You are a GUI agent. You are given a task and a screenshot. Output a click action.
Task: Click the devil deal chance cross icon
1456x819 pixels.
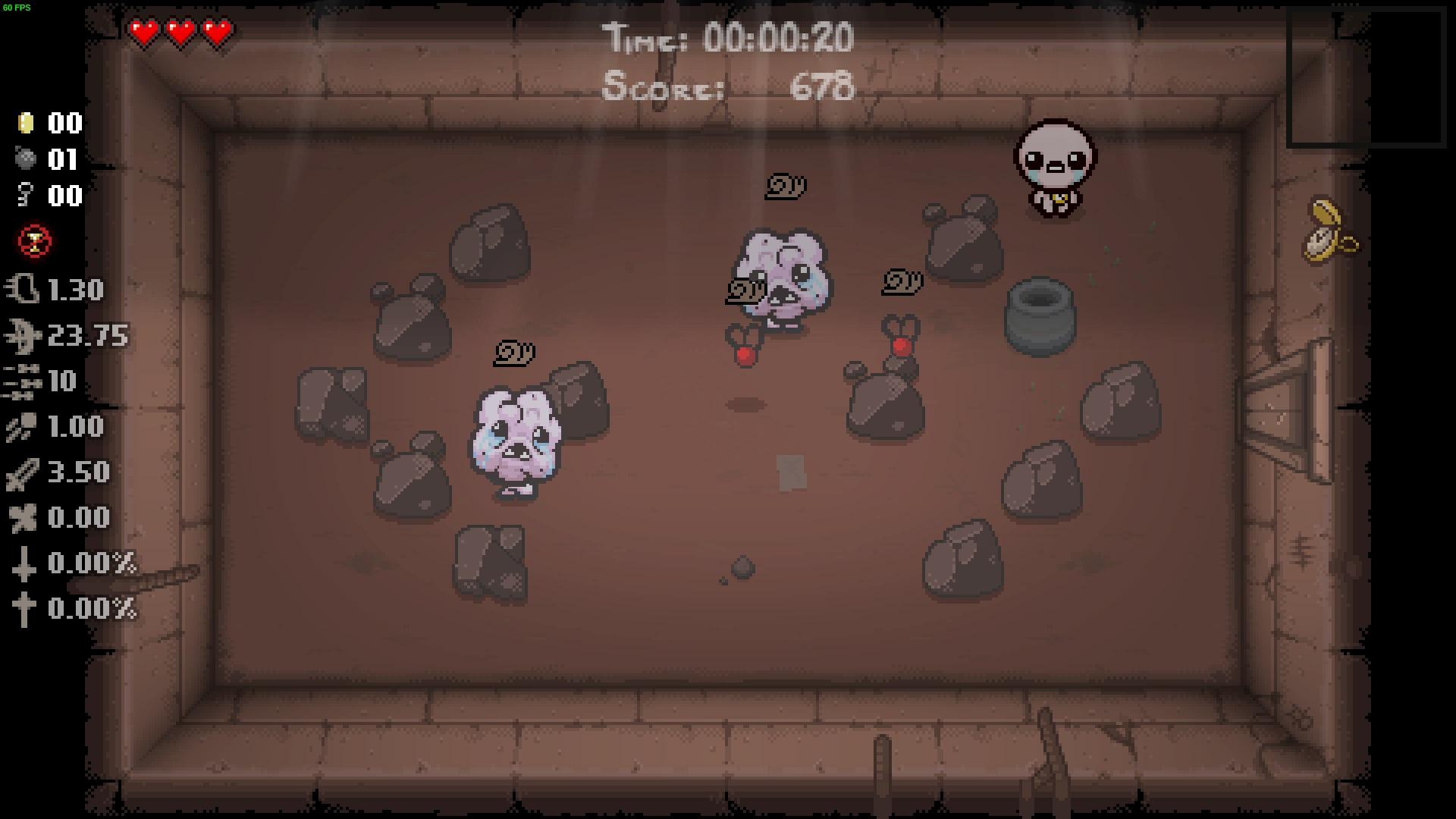25,563
